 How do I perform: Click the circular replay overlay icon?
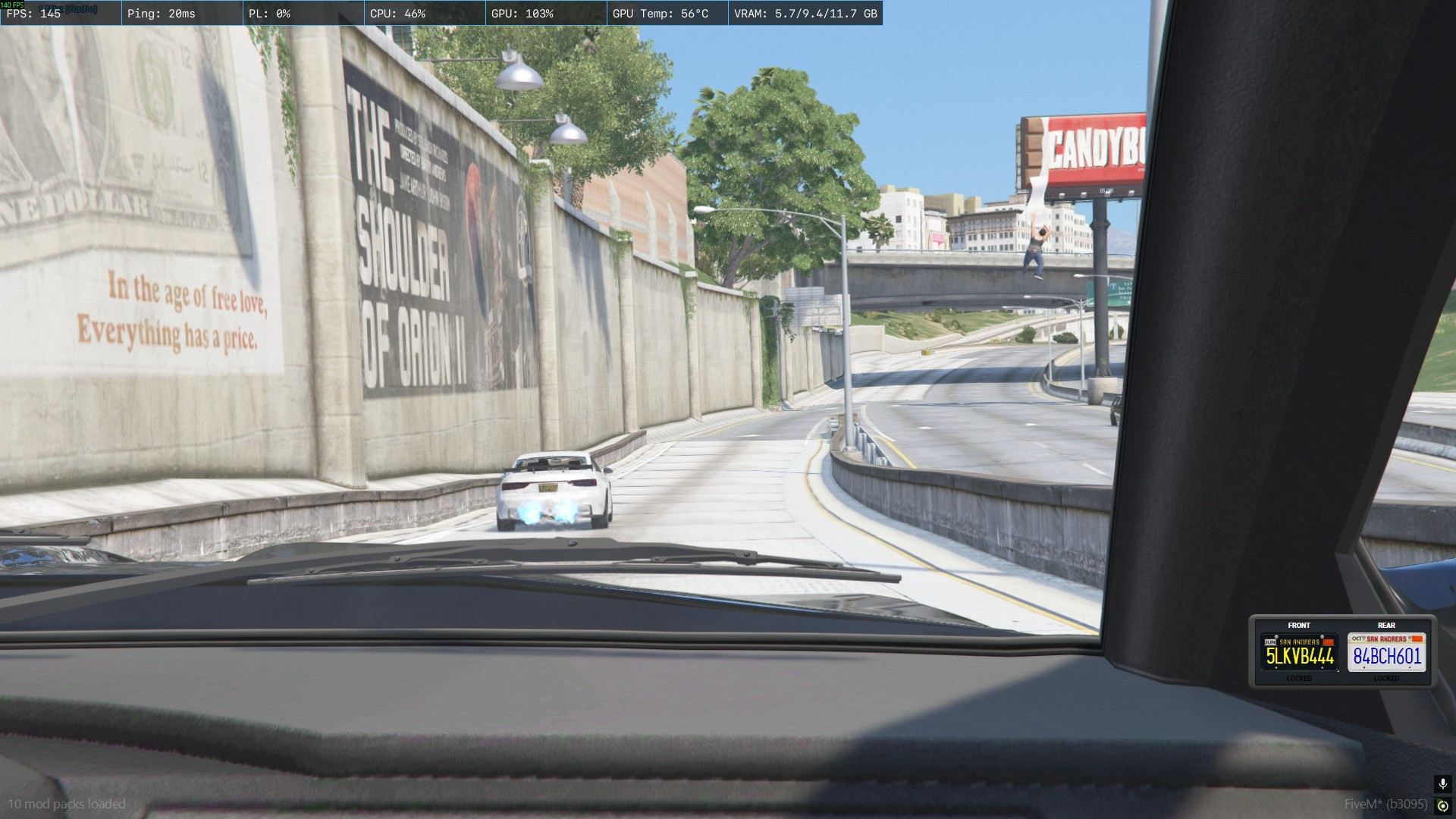(x=1442, y=805)
